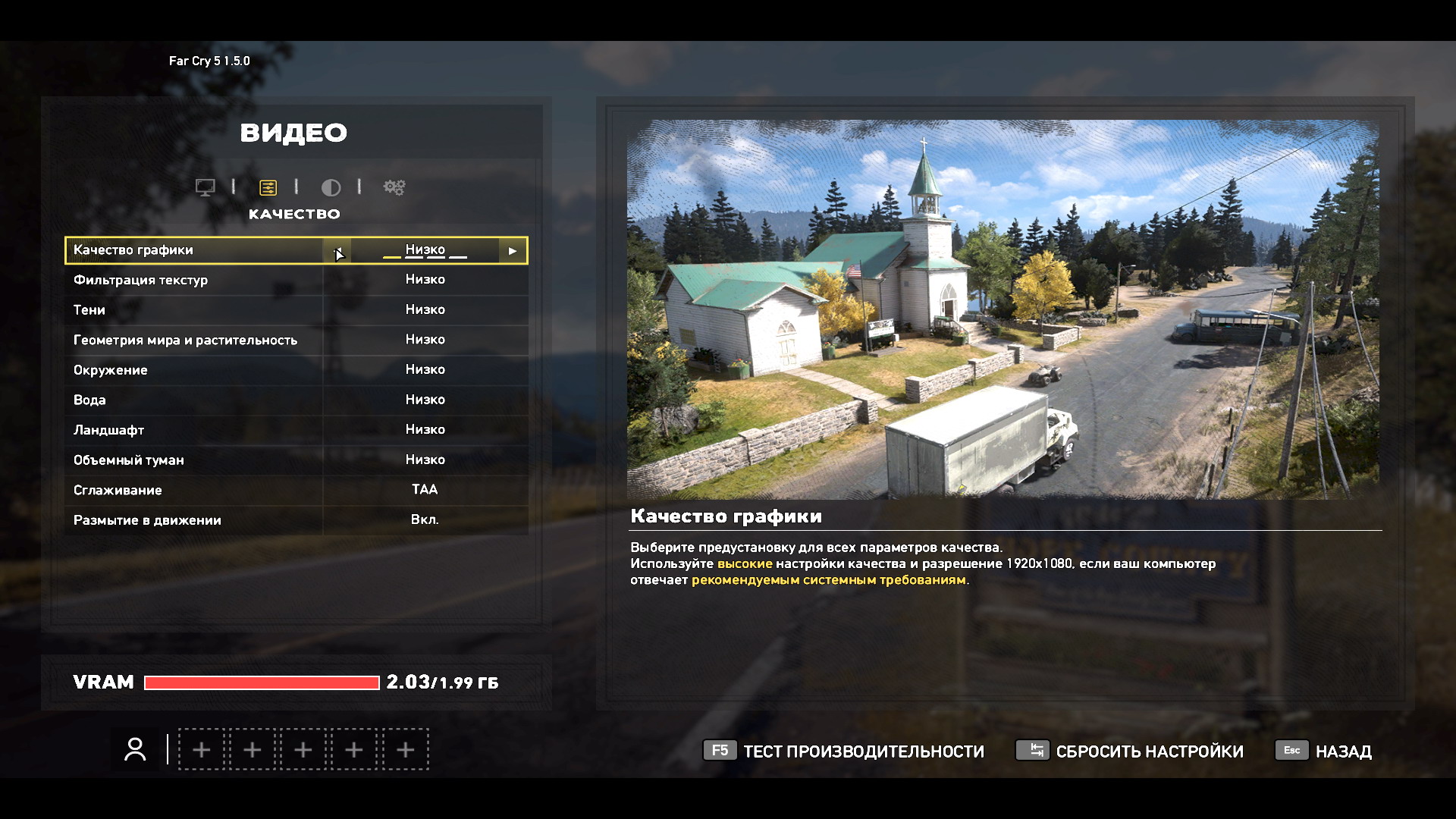This screenshot has width=1456, height=819.
Task: Open the advanced gears settings tab
Action: pos(394,187)
